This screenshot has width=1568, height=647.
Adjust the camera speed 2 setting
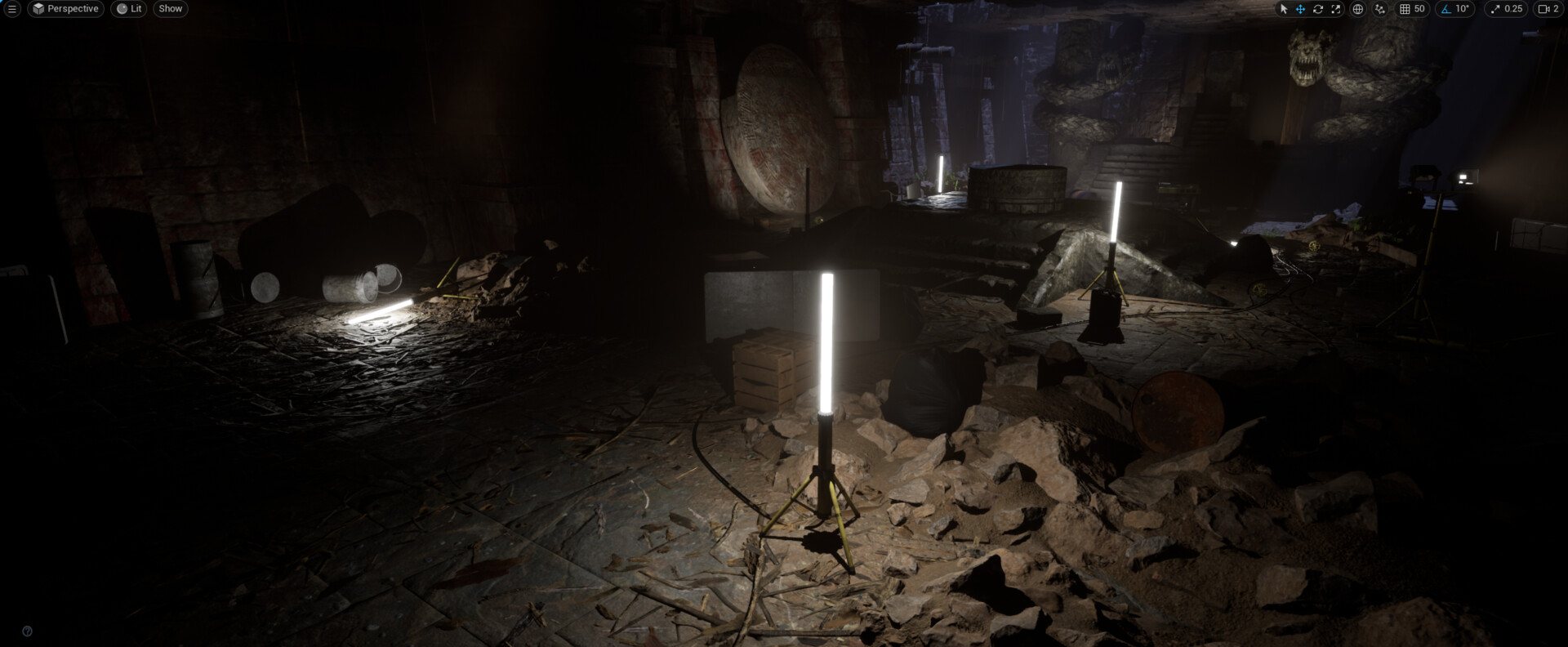coord(1548,9)
